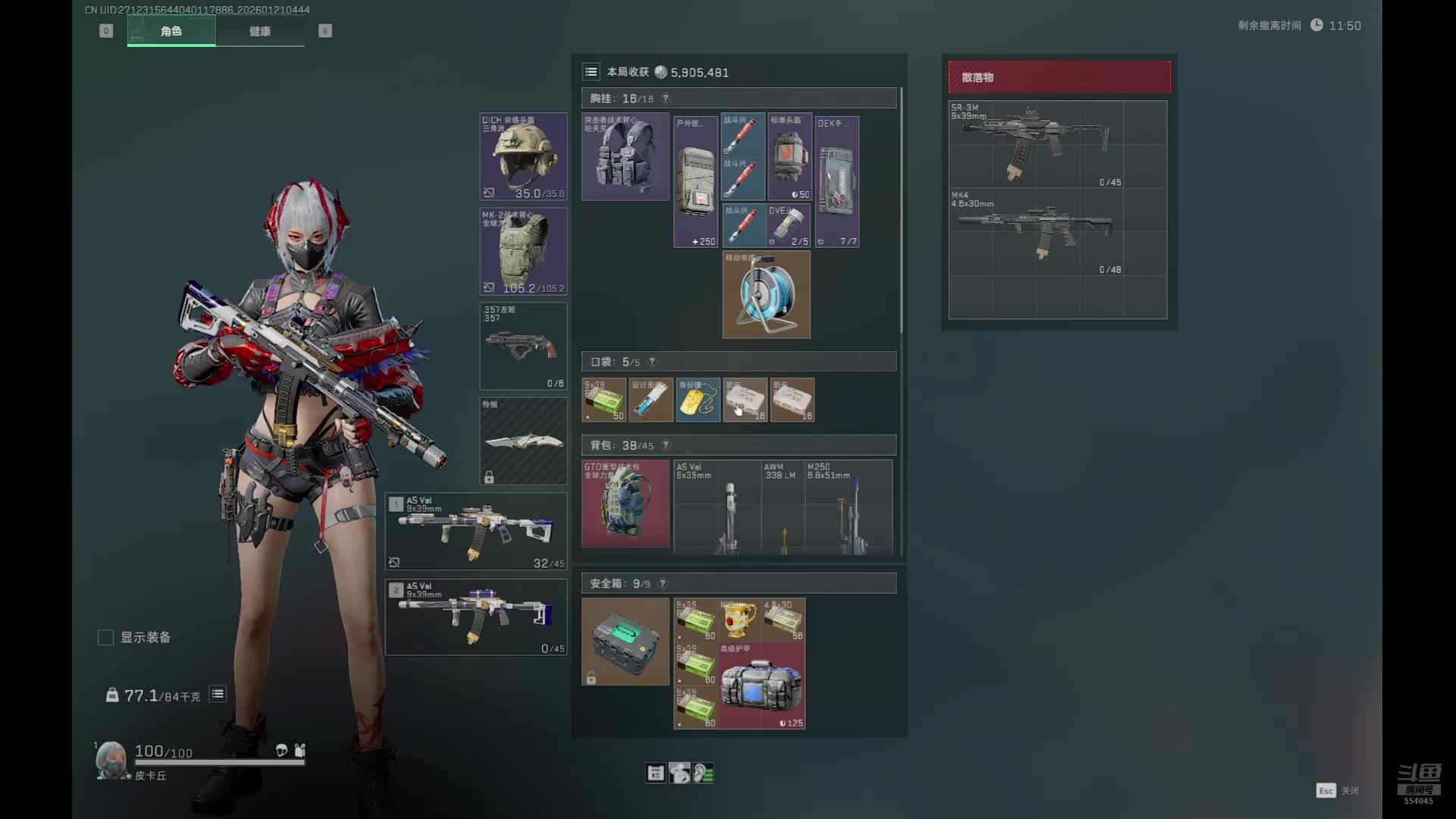Screen dimensions: 1456x819
Task: Select the DICH helmet slot
Action: [523, 157]
